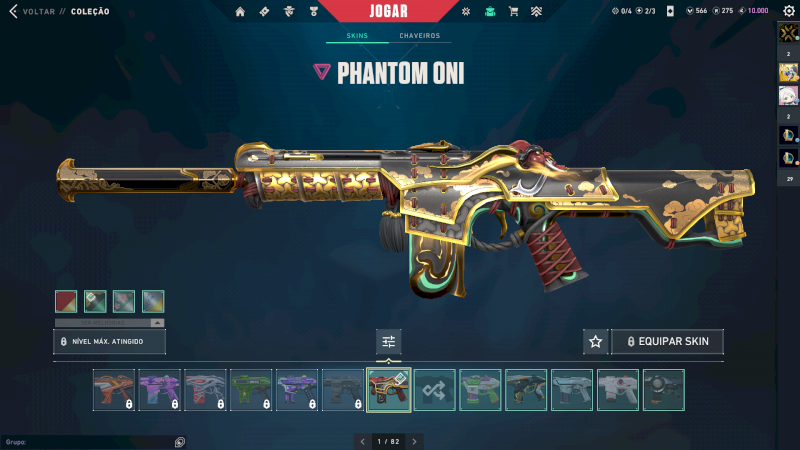Open the battle pass icon in top bar
This screenshot has height=450, width=800.
click(264, 12)
